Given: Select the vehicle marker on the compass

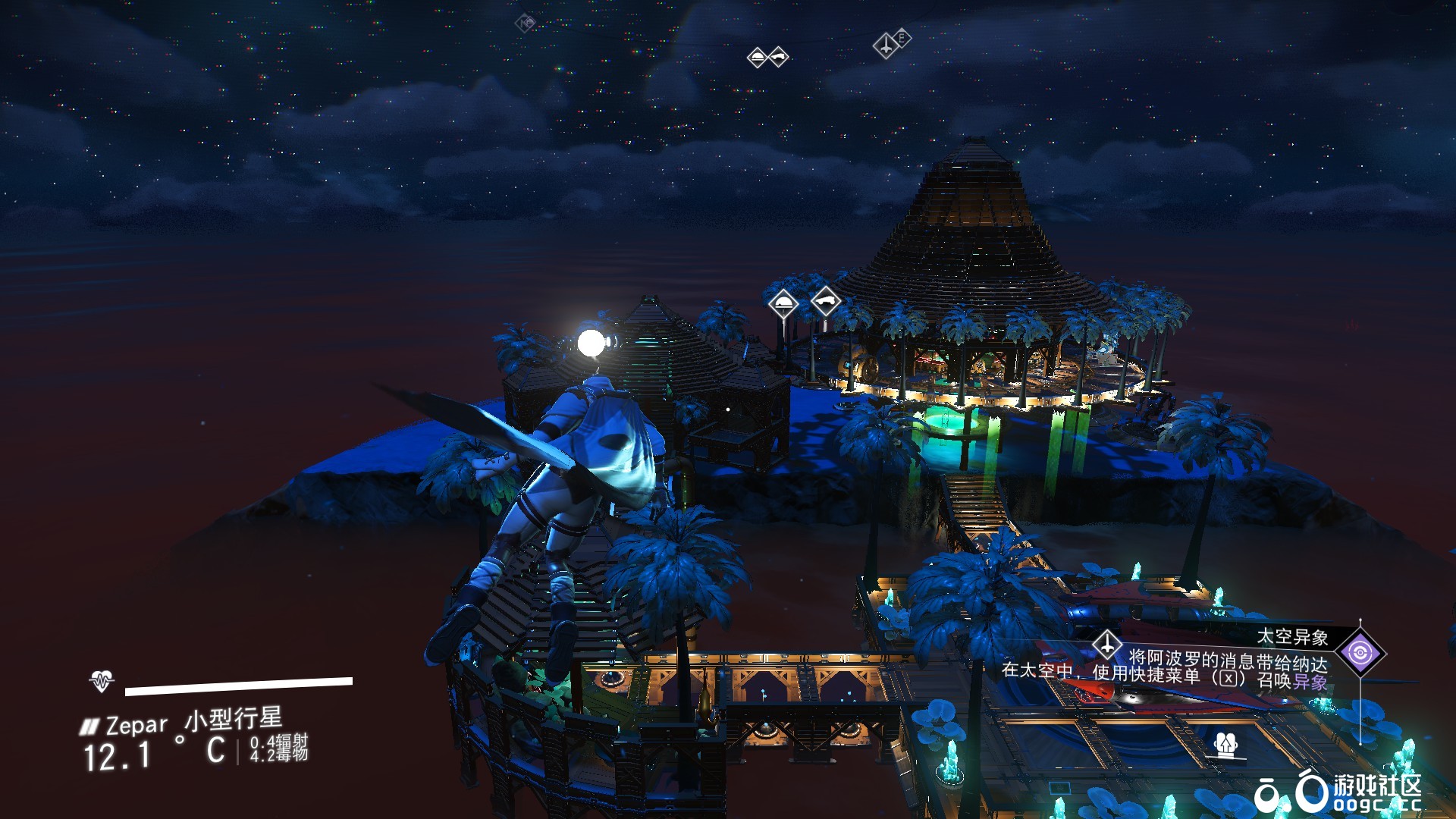Looking at the screenshot, I should (778, 58).
